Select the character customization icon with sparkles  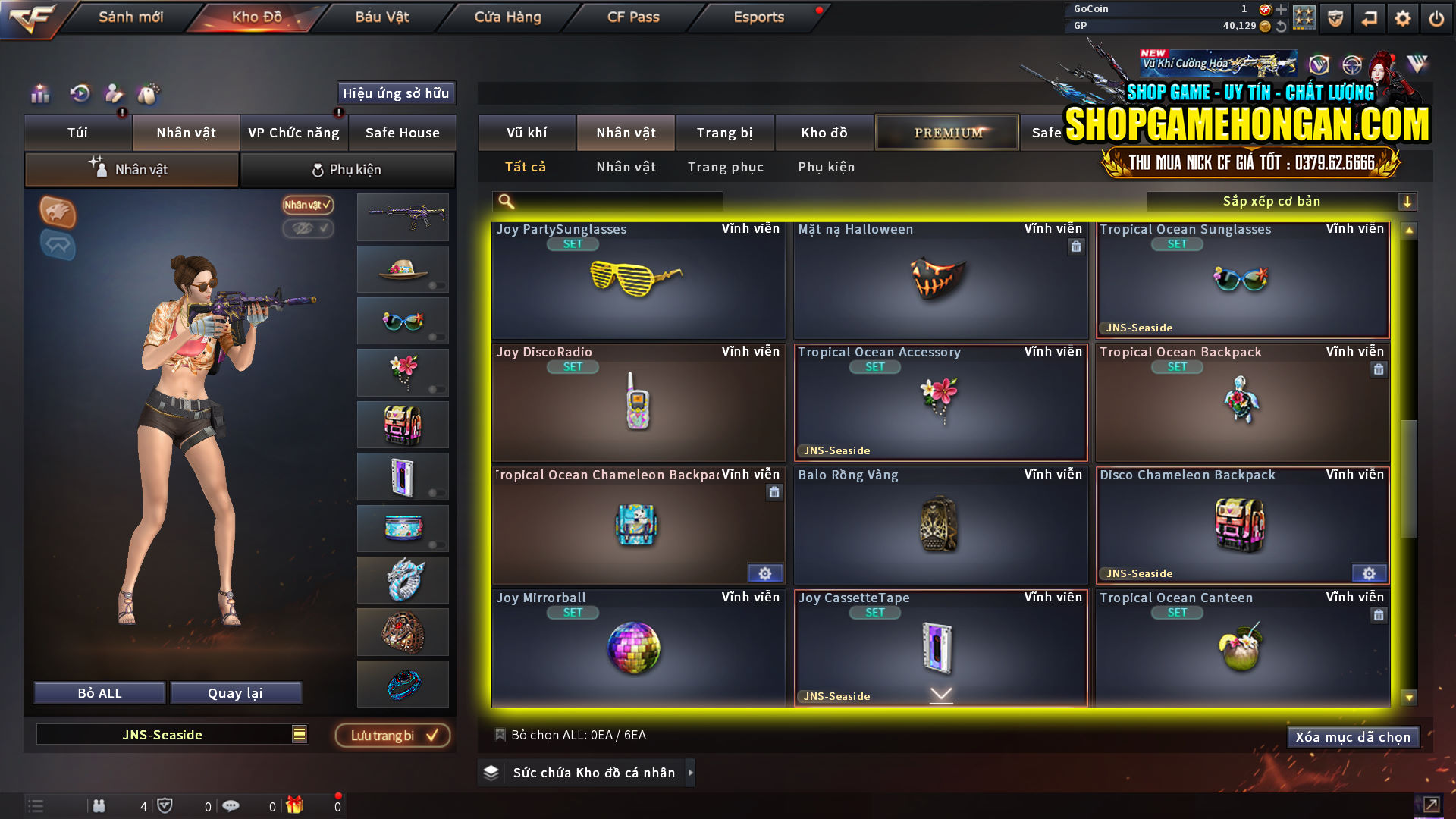coord(114,93)
